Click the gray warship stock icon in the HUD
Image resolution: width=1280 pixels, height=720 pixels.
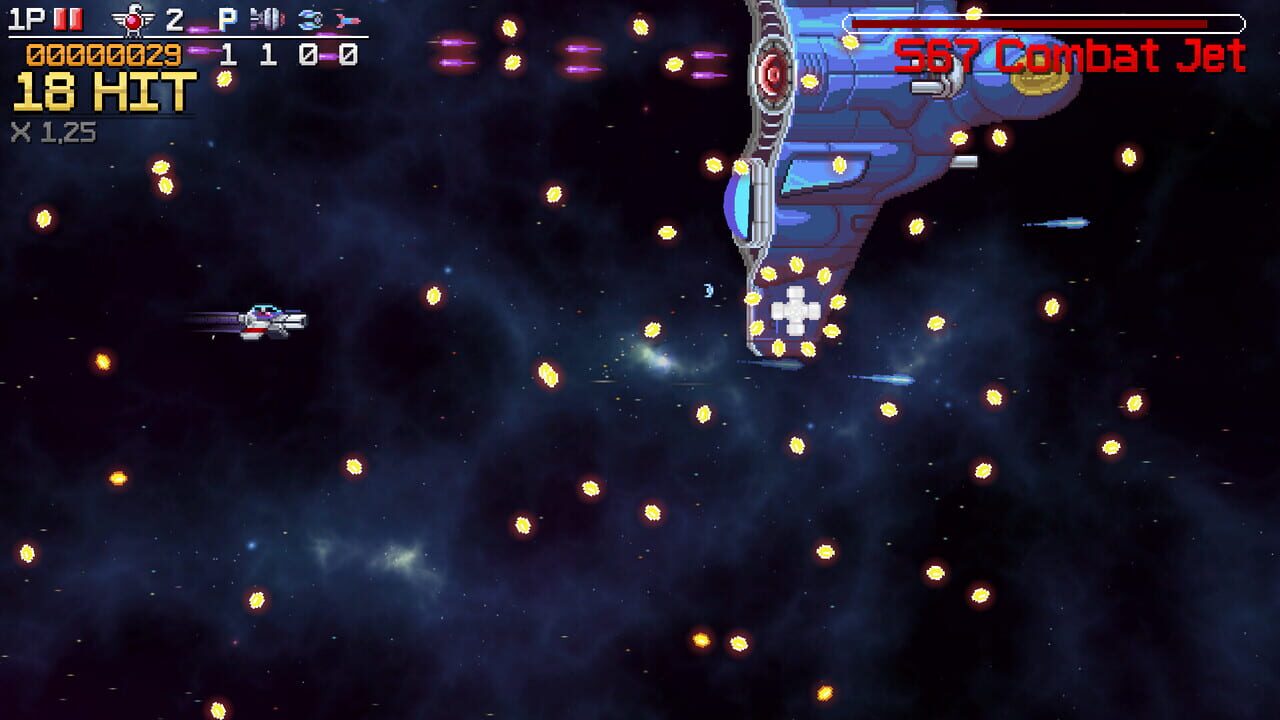(267, 18)
